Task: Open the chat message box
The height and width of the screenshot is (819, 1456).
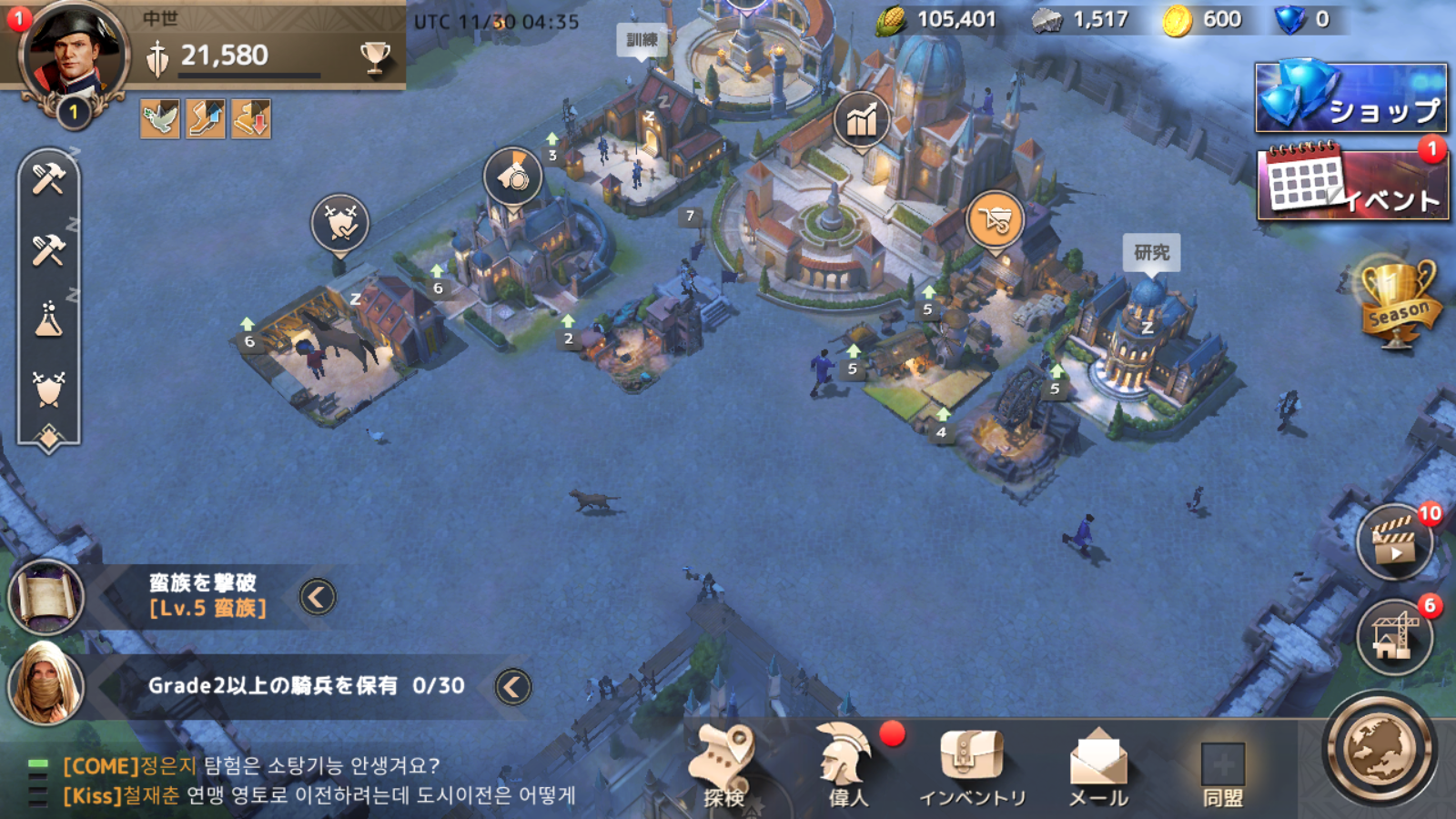Action: (318, 781)
